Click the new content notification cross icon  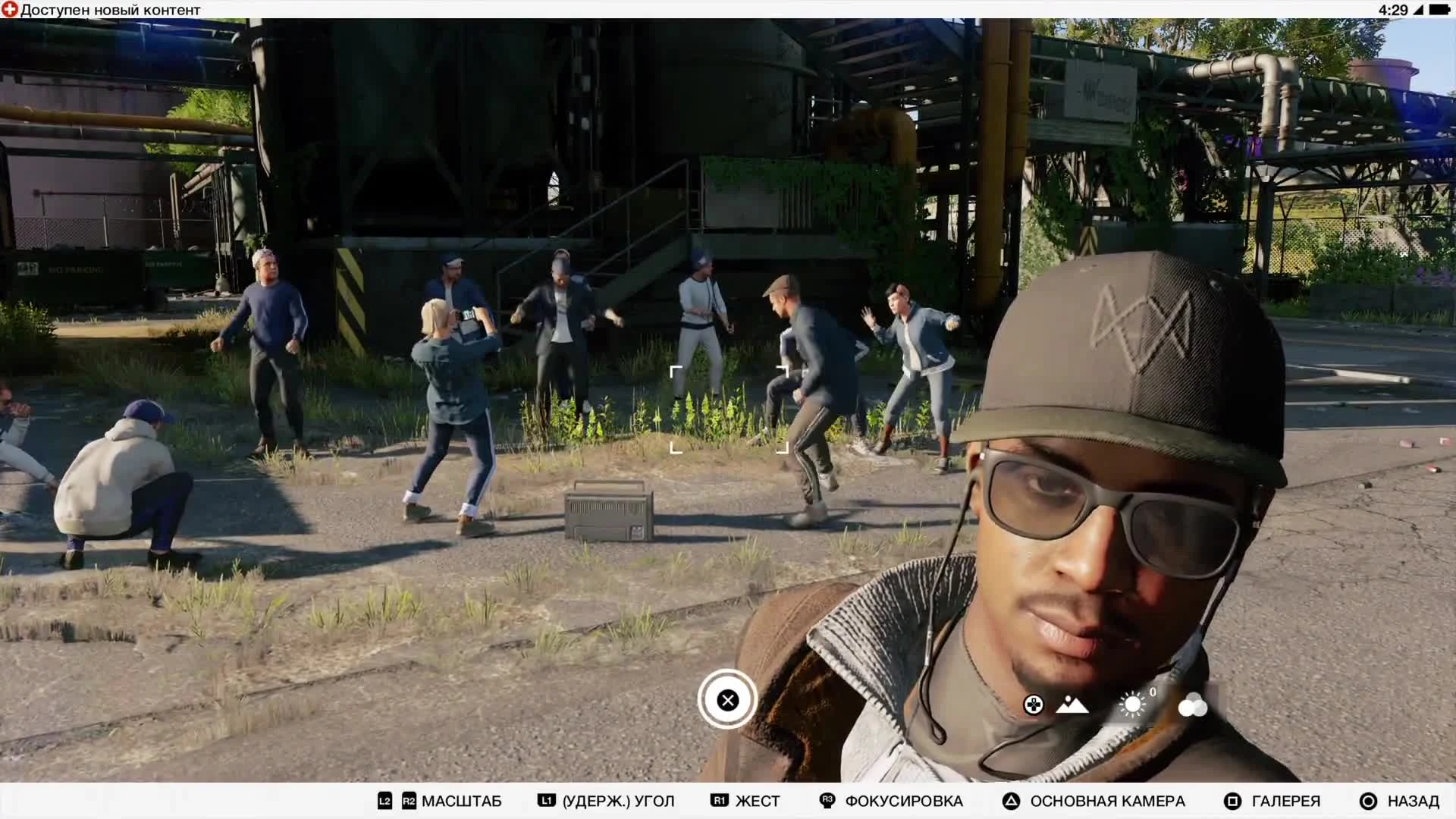[10, 10]
